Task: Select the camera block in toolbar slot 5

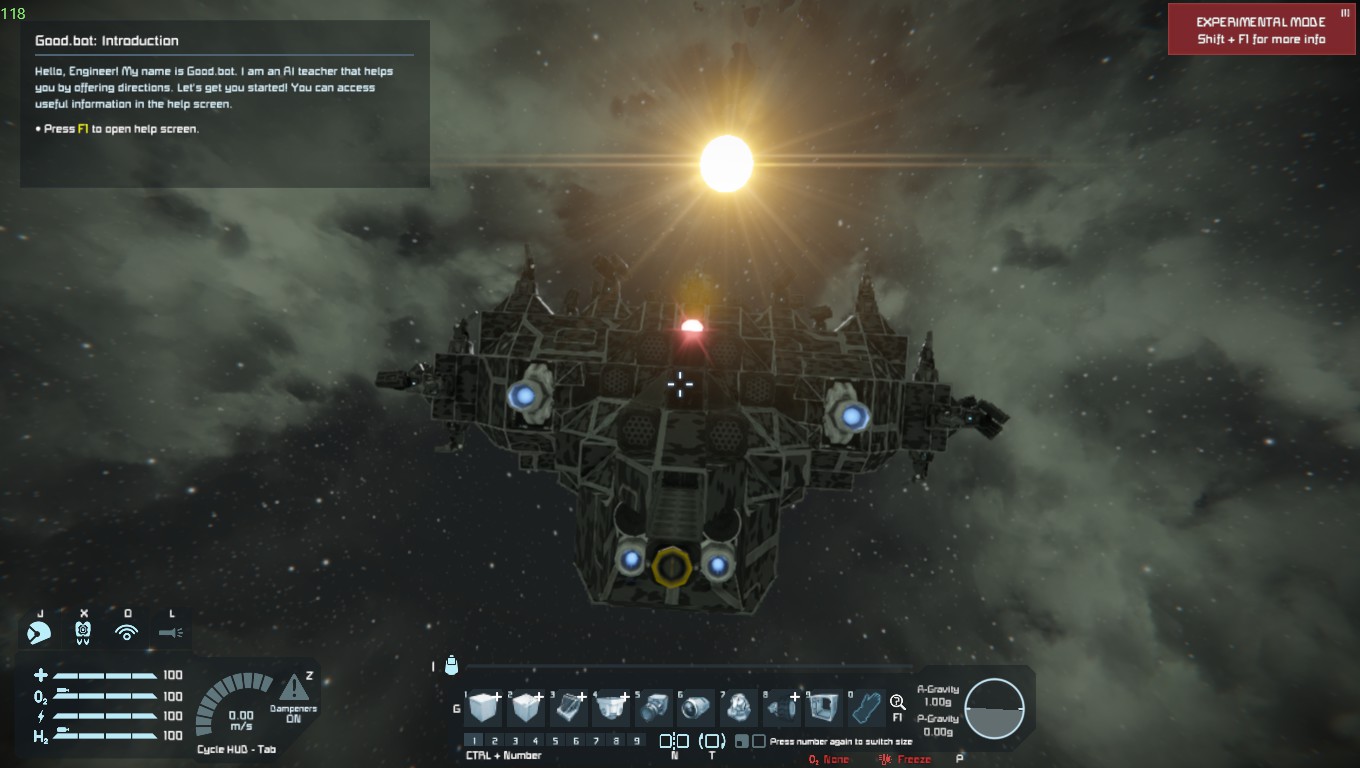Action: (655, 708)
